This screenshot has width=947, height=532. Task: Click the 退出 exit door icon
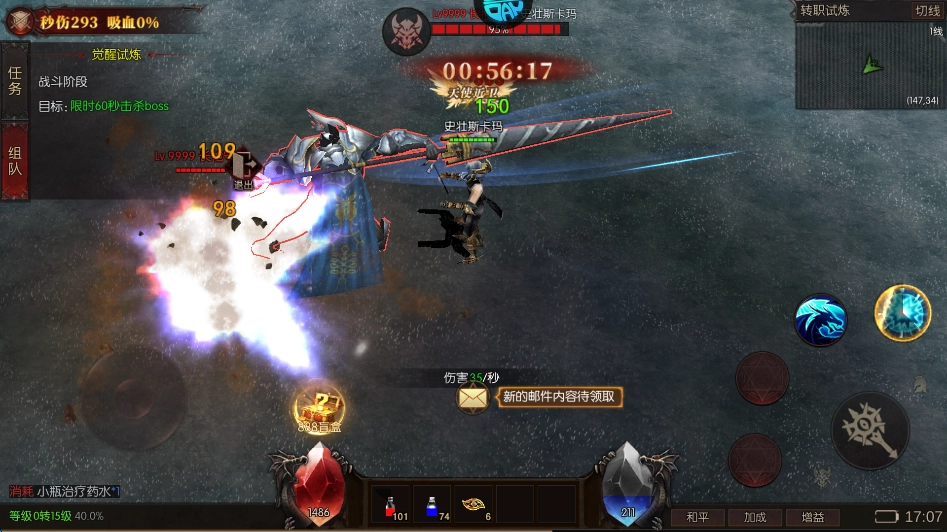(x=244, y=170)
